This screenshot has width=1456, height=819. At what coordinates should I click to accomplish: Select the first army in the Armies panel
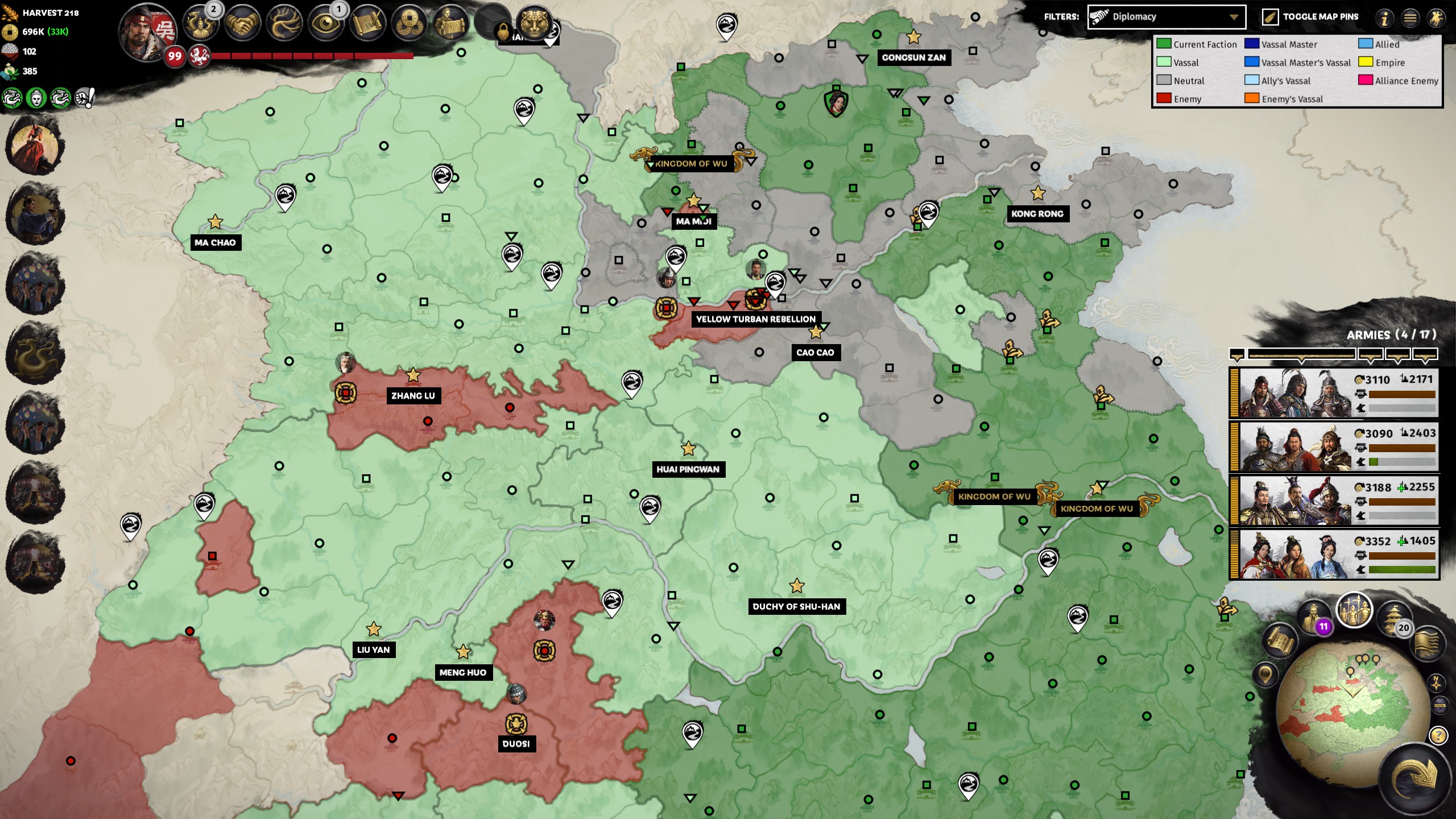tap(1334, 392)
